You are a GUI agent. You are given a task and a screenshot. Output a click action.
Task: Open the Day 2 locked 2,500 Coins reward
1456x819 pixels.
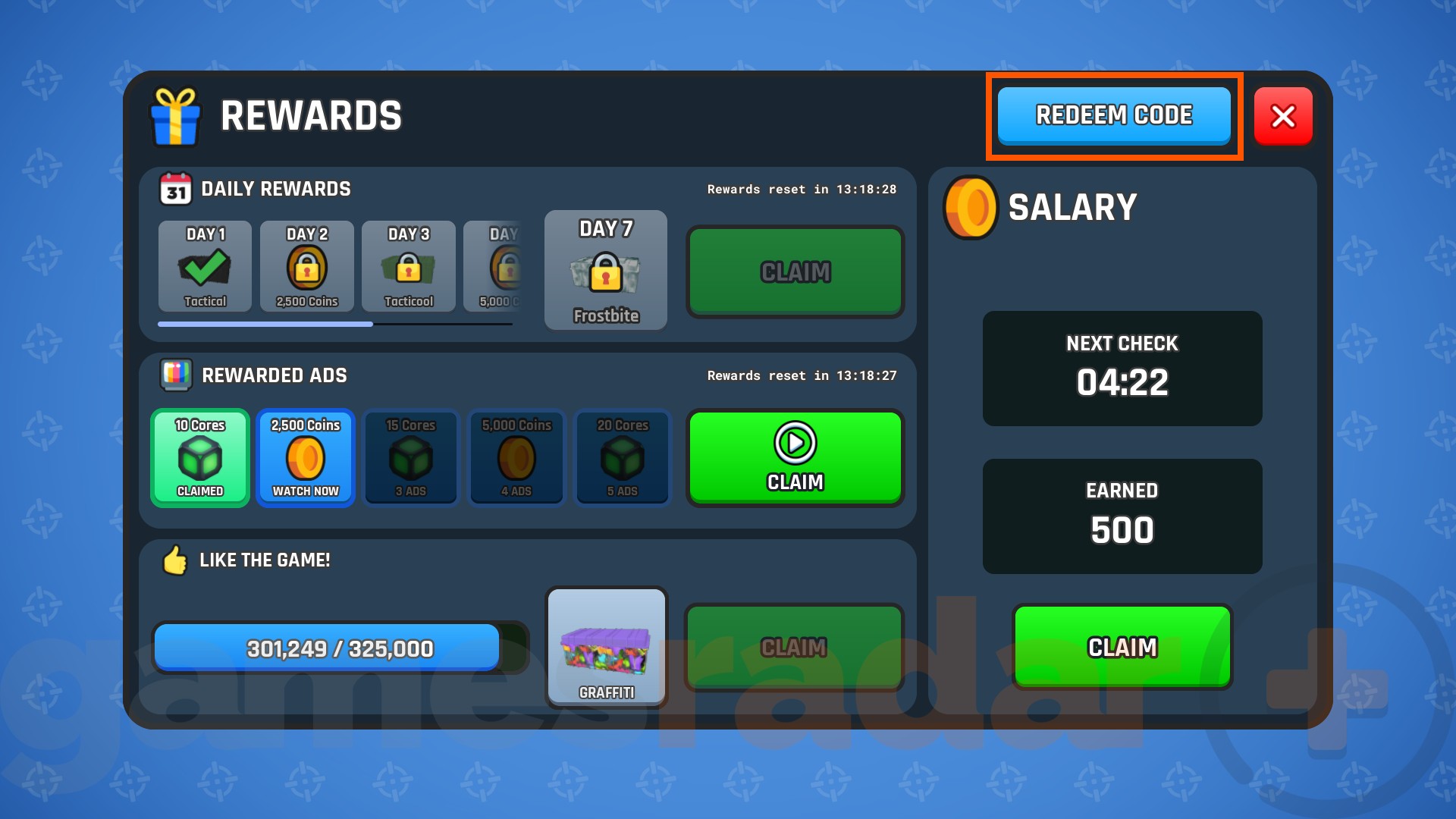click(306, 267)
